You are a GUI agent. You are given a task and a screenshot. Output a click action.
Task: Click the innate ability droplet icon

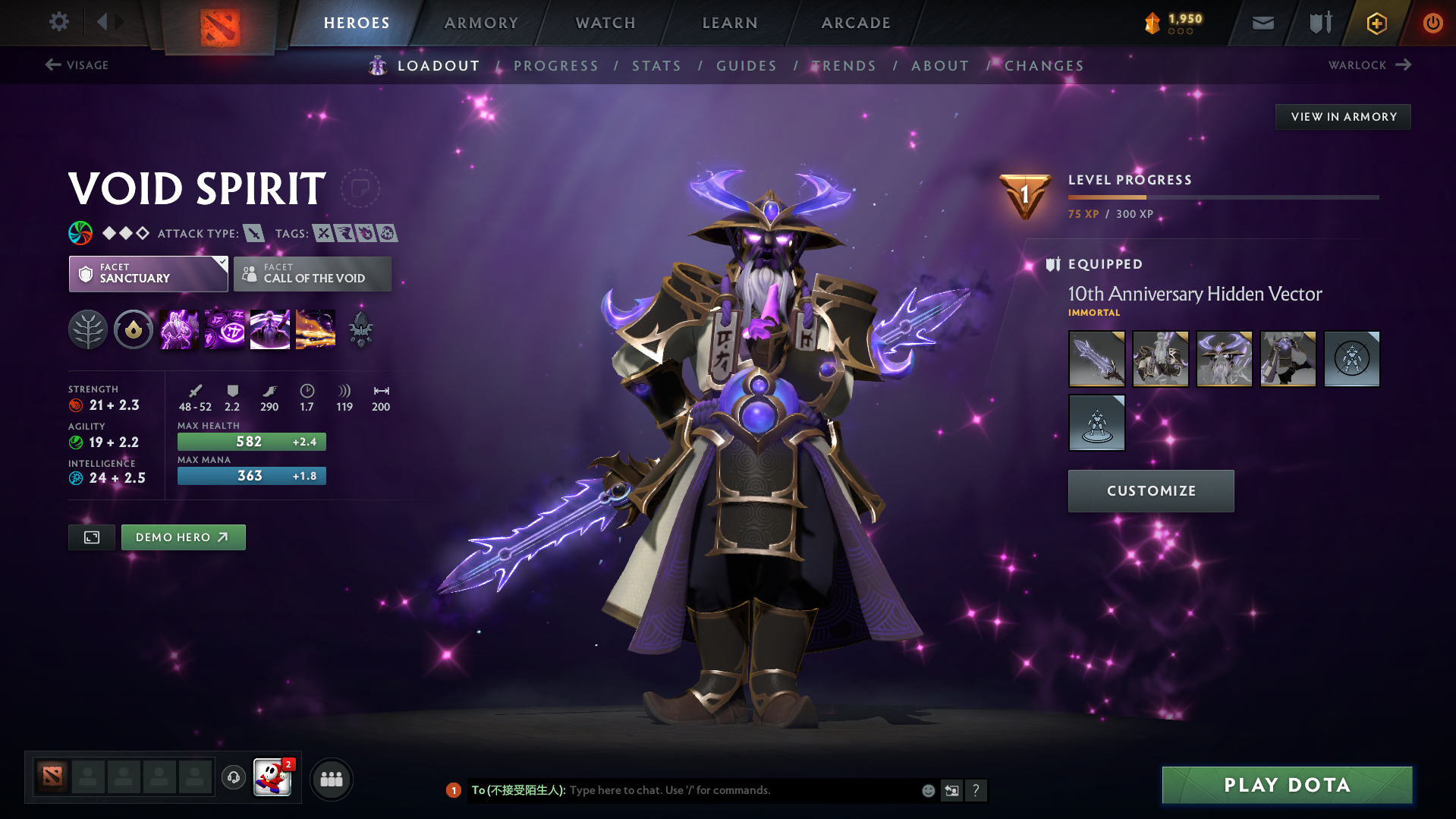(134, 329)
